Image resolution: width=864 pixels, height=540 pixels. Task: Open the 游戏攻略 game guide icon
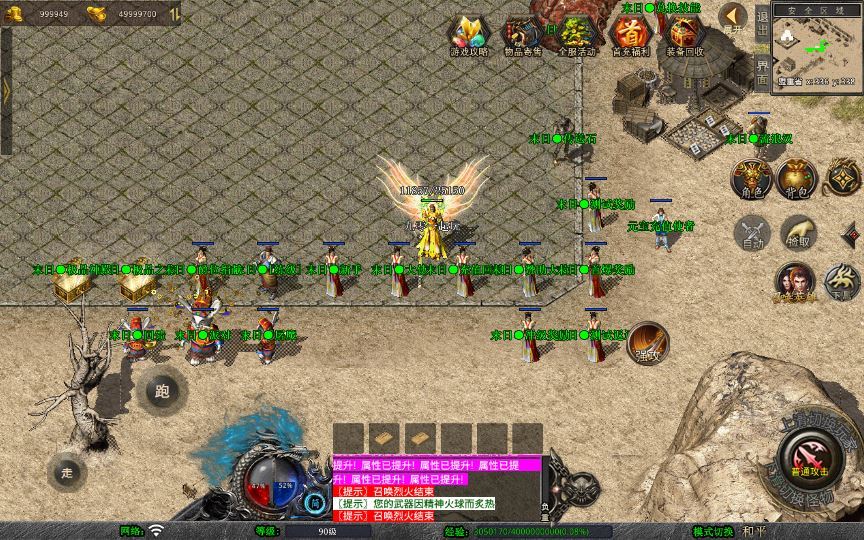pyautogui.click(x=470, y=34)
